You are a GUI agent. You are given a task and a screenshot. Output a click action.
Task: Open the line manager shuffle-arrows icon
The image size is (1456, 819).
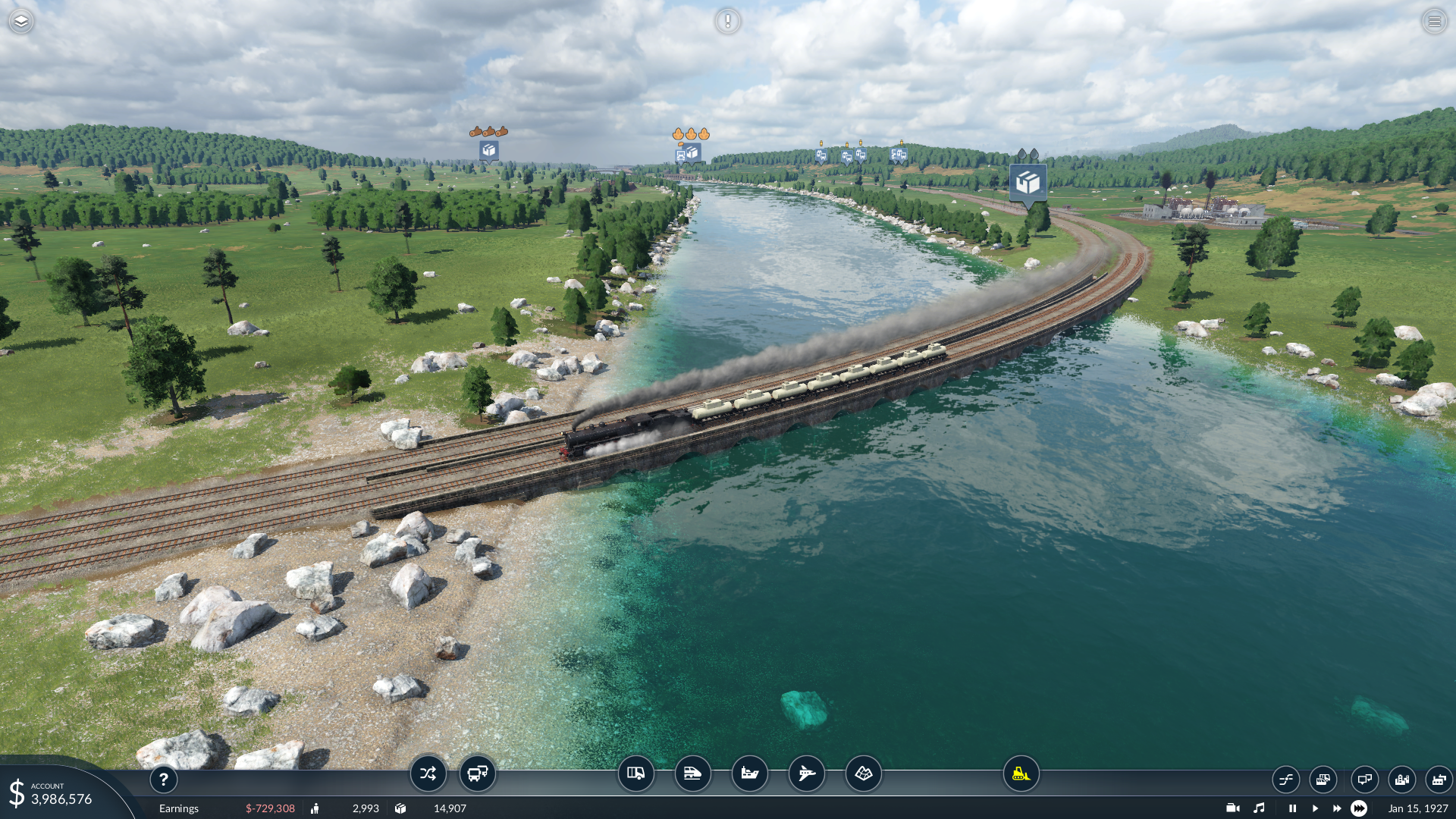[428, 773]
